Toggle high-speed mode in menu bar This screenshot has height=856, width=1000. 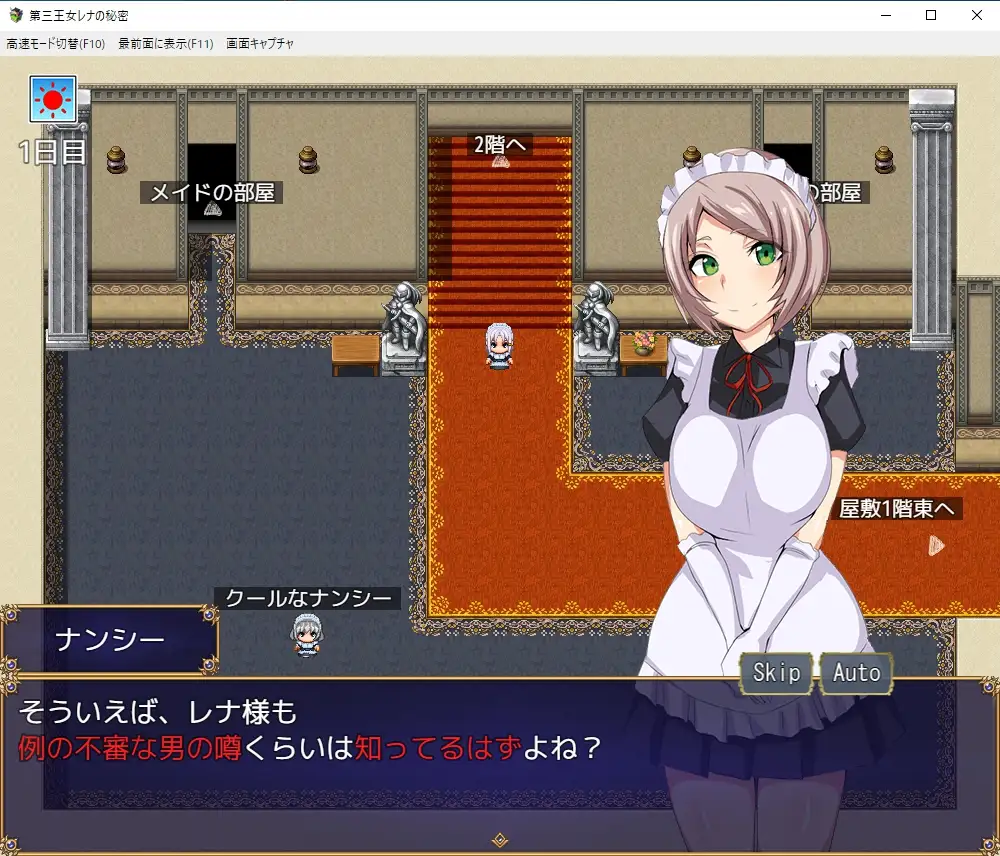tap(56, 44)
